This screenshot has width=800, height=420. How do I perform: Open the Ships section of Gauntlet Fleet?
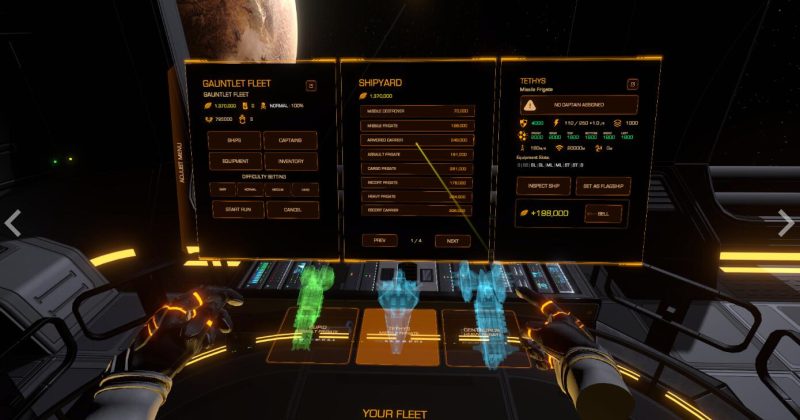[x=234, y=140]
